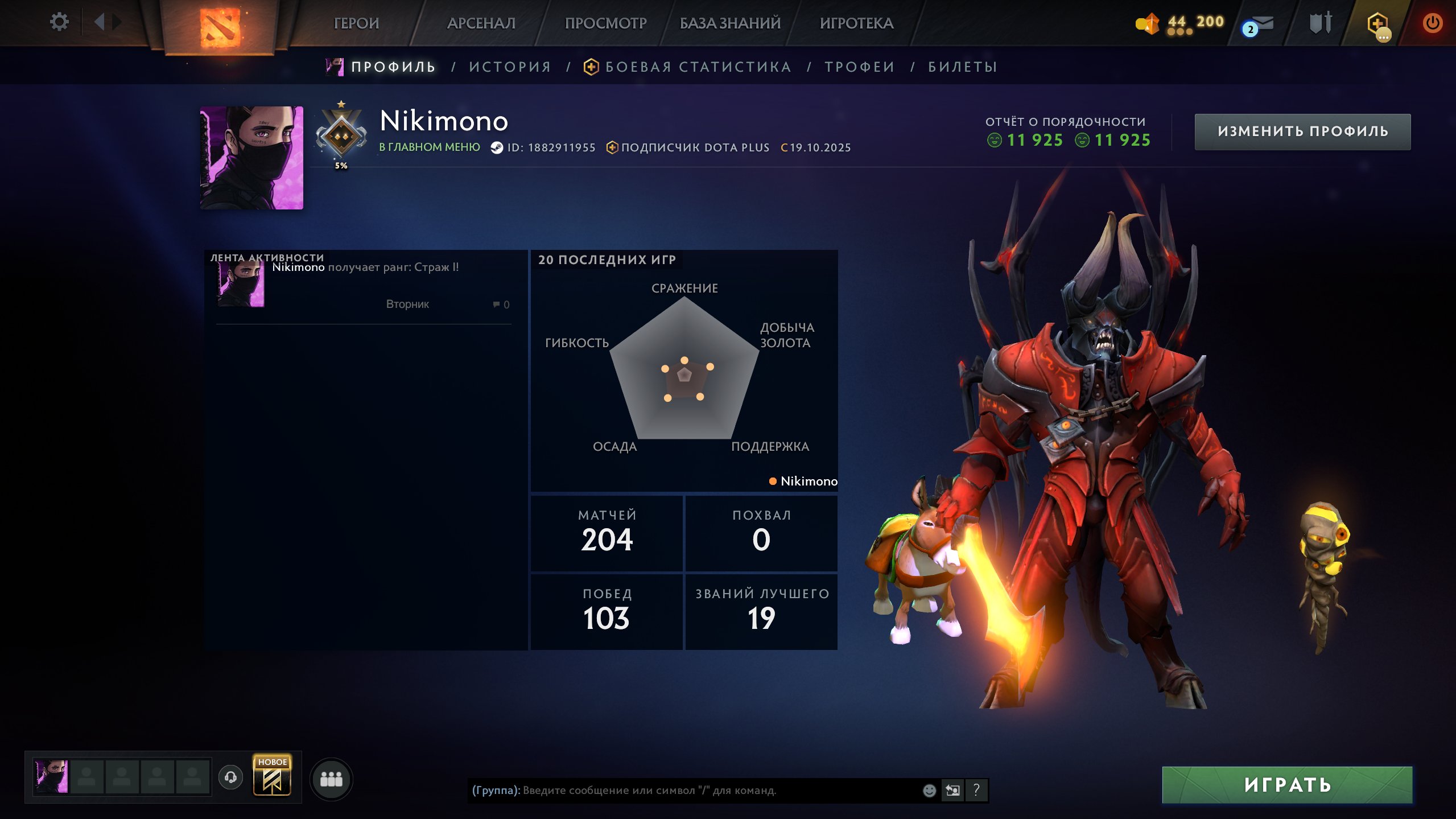Open the НОВОЕ banner icon

[272, 777]
